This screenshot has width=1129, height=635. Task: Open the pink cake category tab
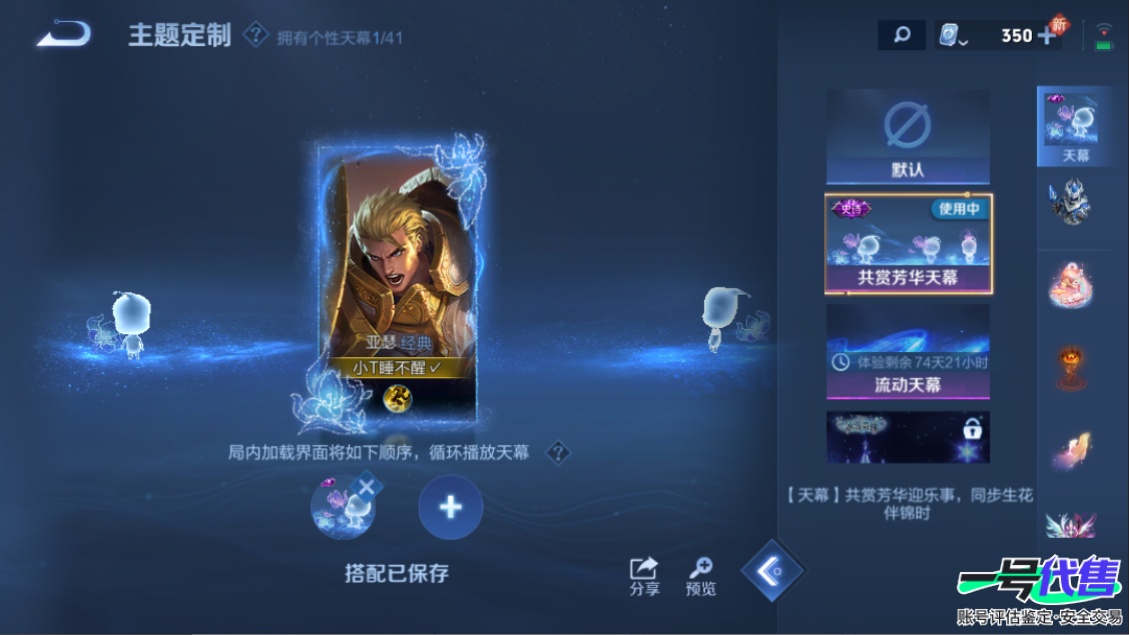point(1070,282)
